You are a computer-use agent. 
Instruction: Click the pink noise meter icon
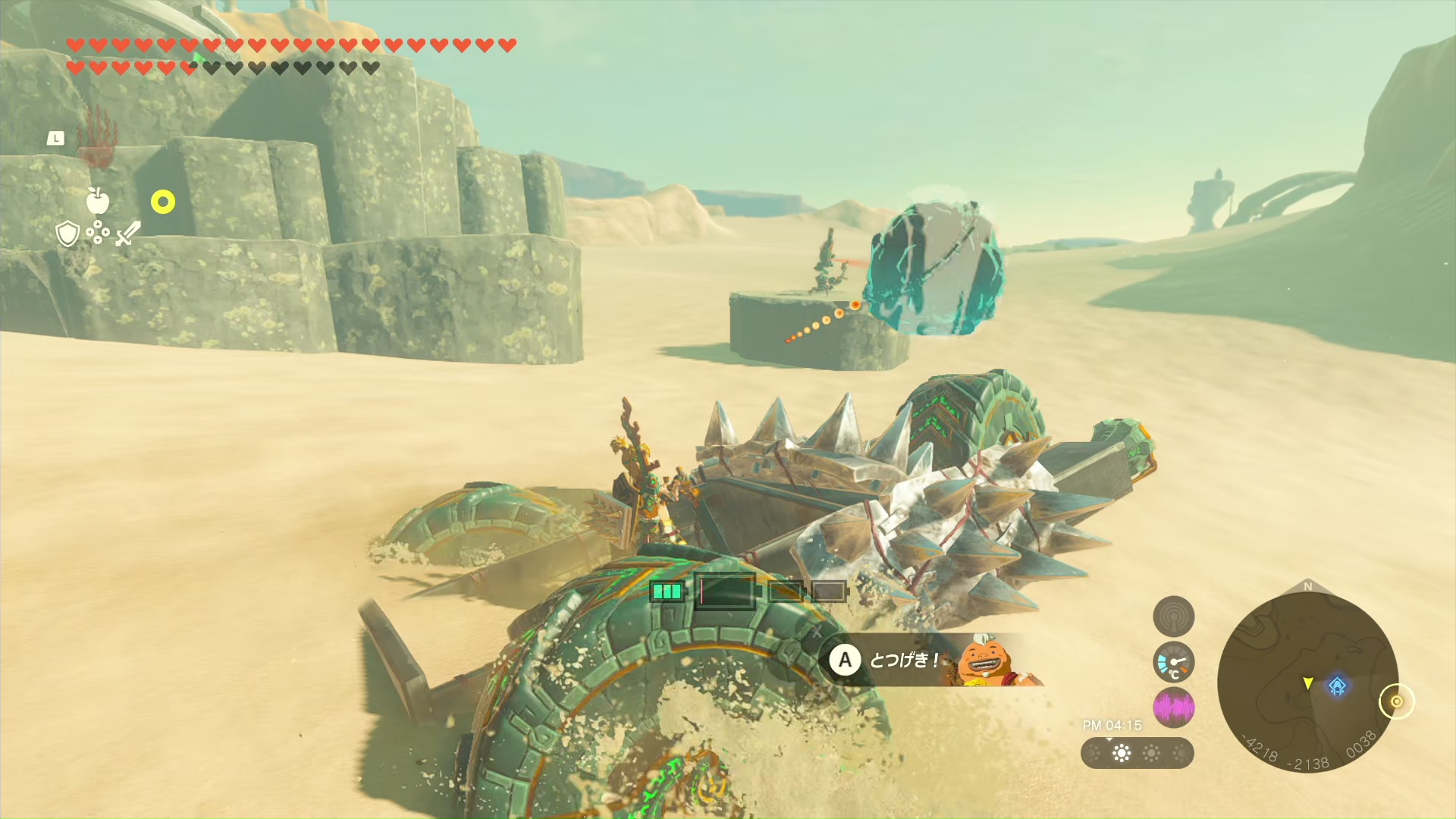[x=1173, y=708]
